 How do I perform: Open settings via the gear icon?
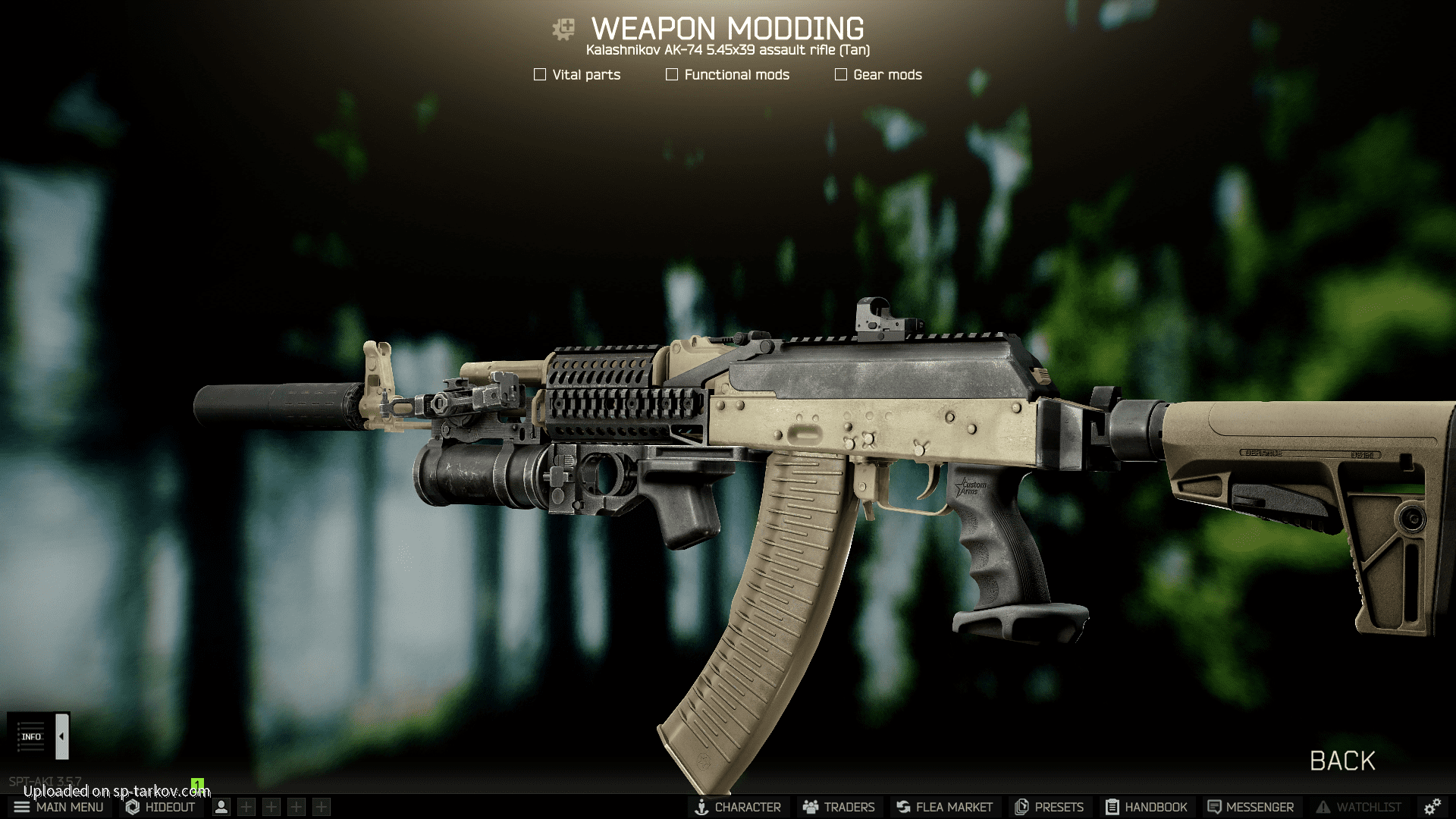pos(1432,807)
